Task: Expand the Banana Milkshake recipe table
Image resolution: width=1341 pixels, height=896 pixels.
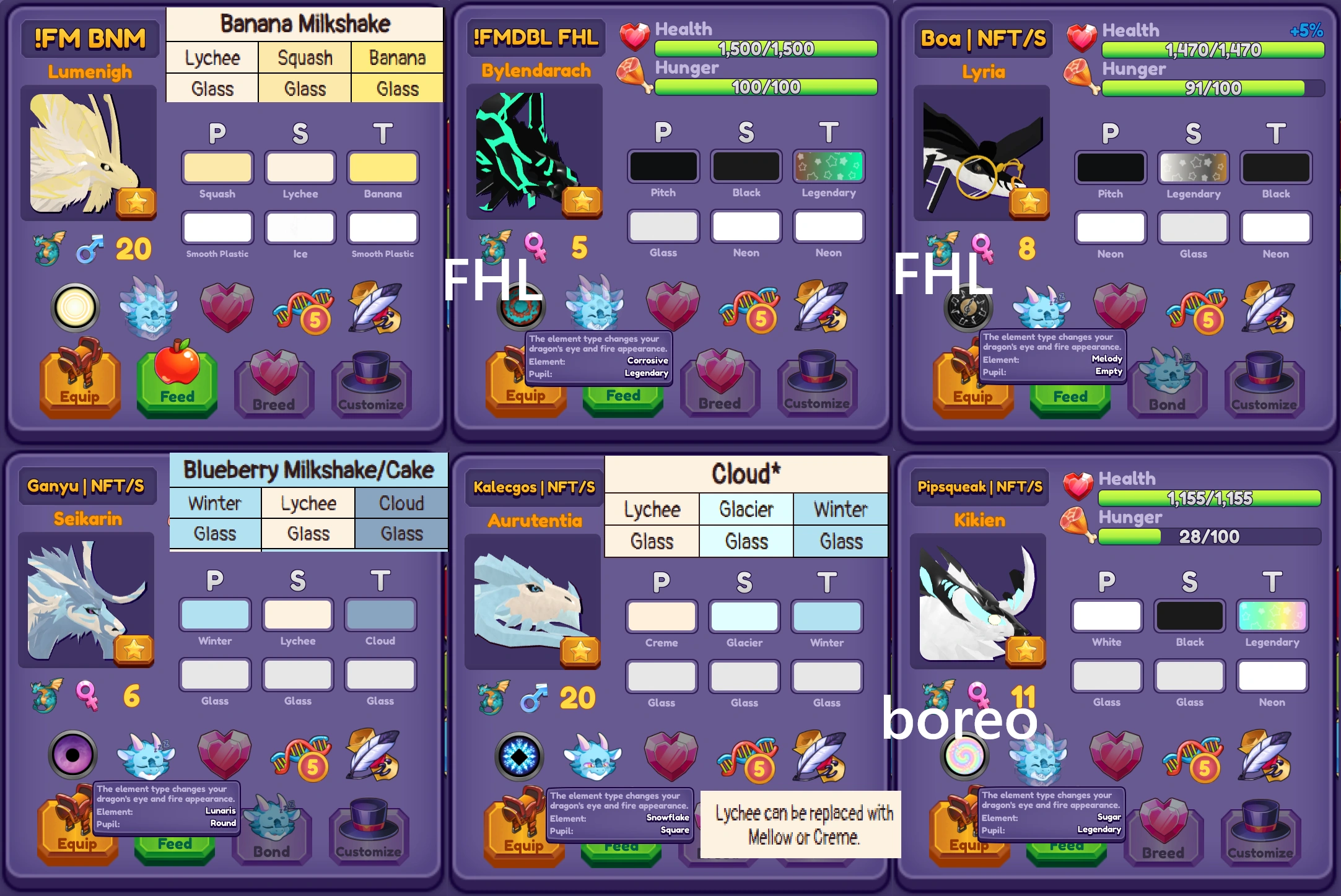Action: coord(305,24)
